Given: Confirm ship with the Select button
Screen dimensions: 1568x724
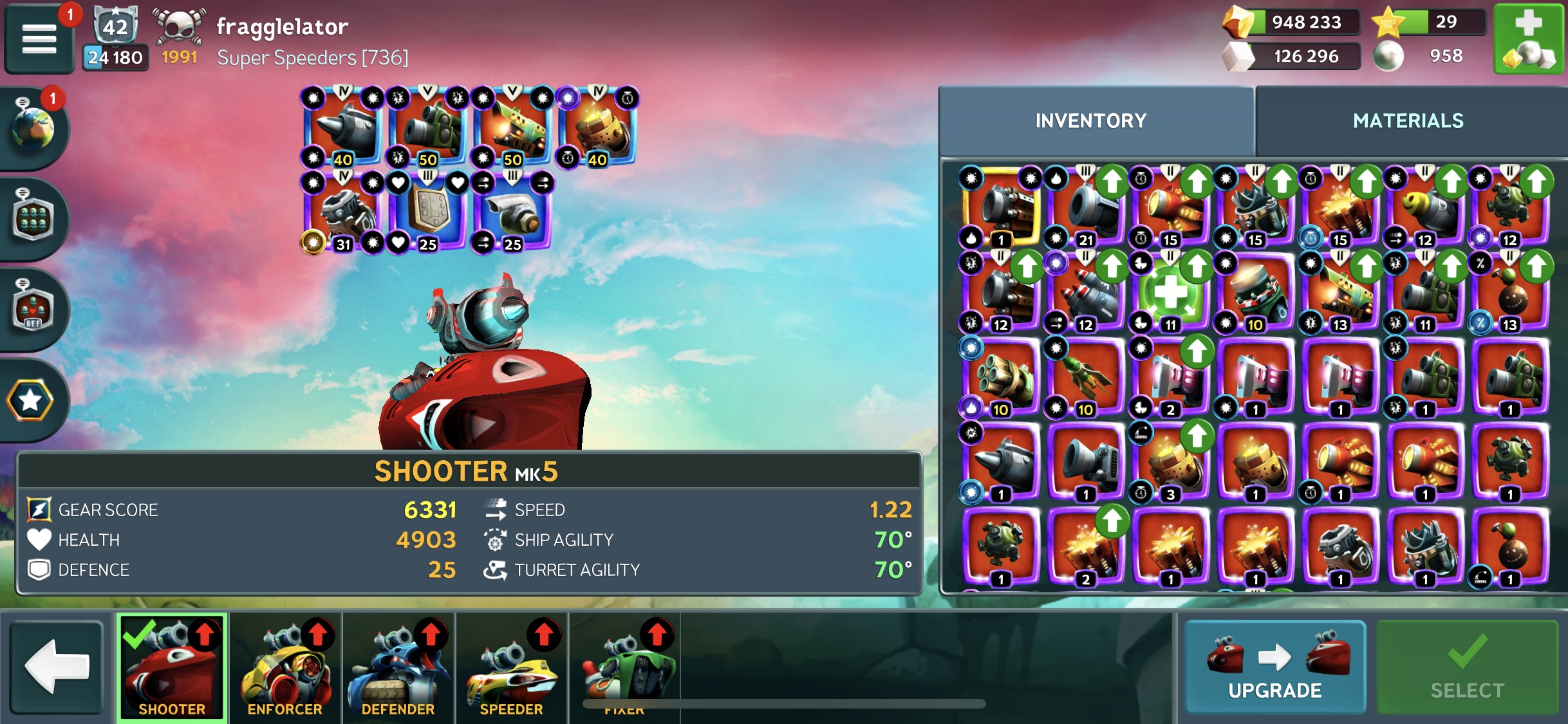Looking at the screenshot, I should (1467, 667).
